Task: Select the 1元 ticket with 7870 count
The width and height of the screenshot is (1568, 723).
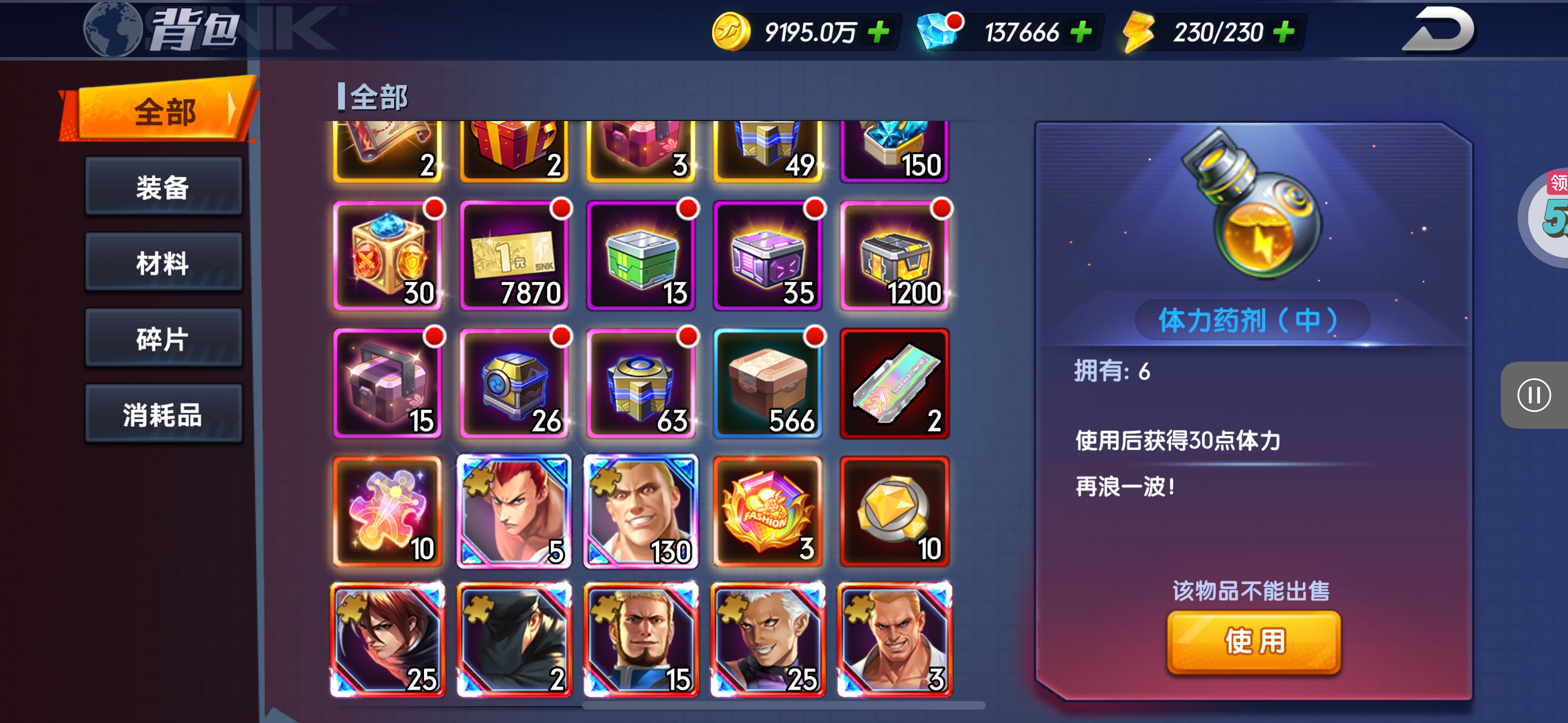Action: [x=514, y=256]
